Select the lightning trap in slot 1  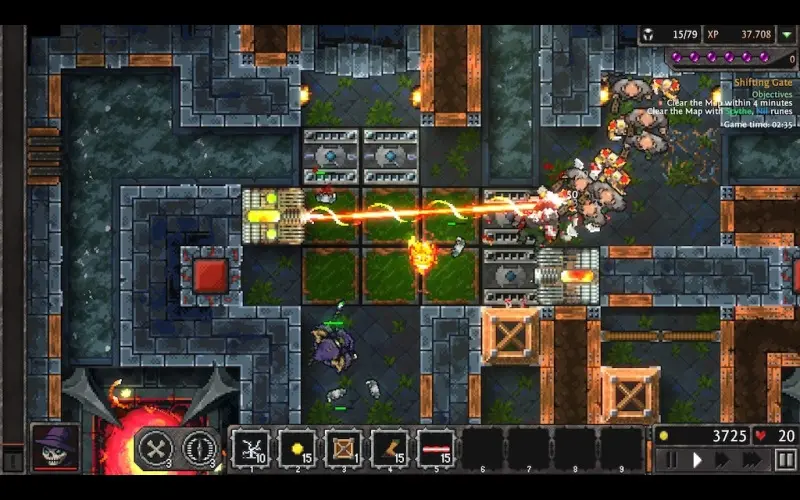(250, 447)
